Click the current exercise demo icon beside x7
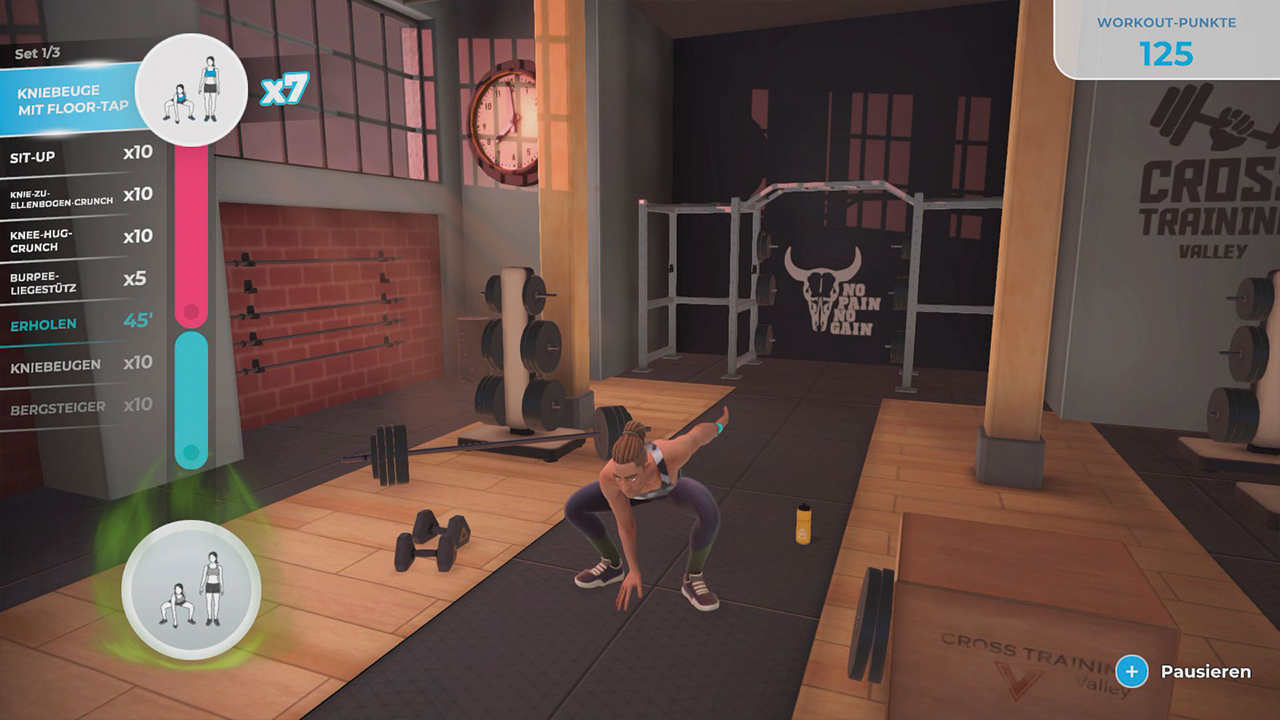1280x720 pixels. 192,90
